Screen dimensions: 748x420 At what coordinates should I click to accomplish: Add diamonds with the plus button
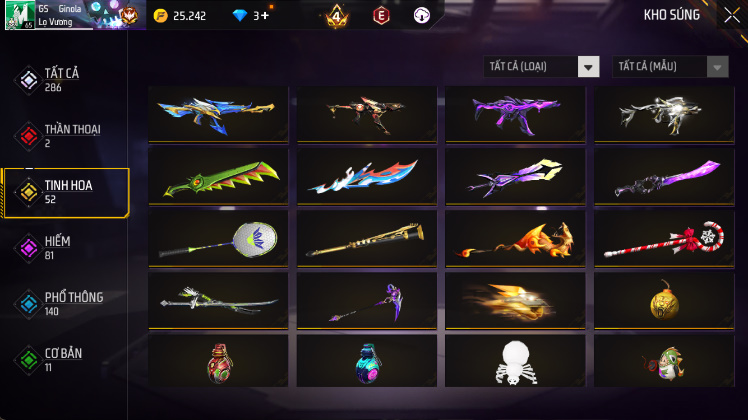click(x=264, y=16)
